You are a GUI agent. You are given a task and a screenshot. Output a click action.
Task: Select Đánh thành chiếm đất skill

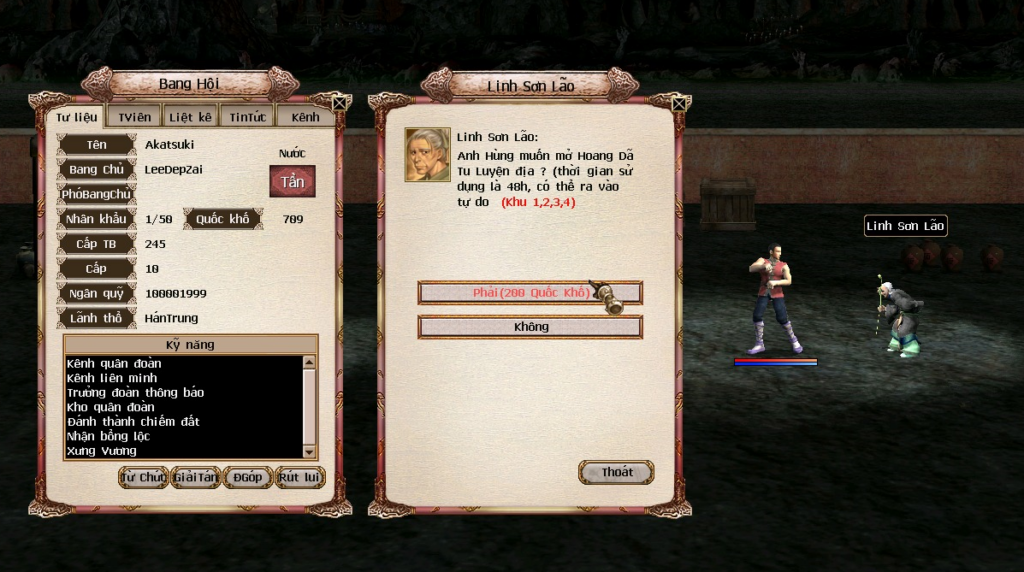(x=133, y=422)
